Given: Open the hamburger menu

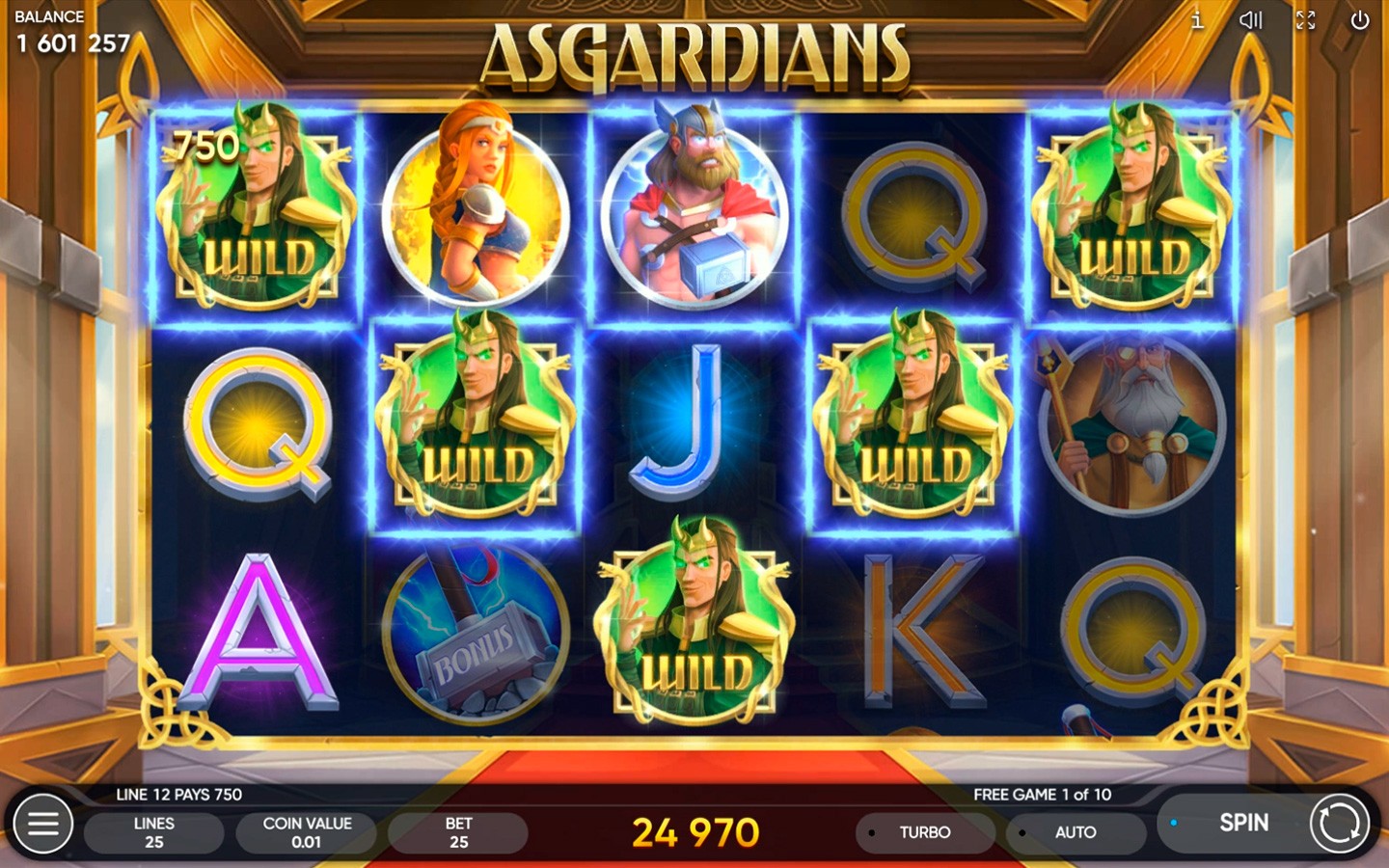Looking at the screenshot, I should [43, 825].
